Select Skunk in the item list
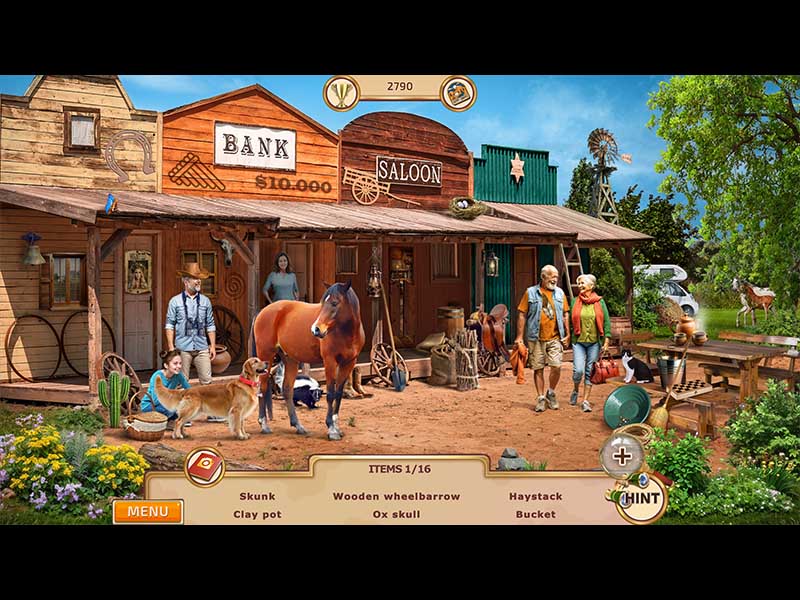The width and height of the screenshot is (800, 600). pos(257,496)
